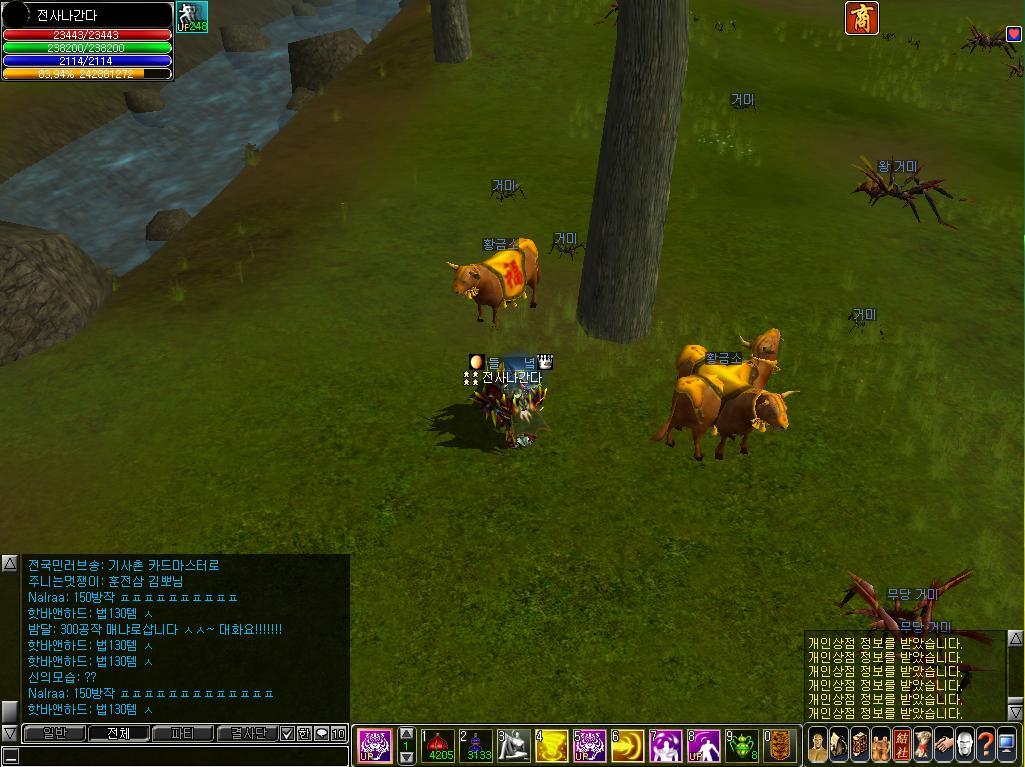This screenshot has width=1025, height=767.
Task: Switch chat to the 파티 tab
Action: [182, 733]
